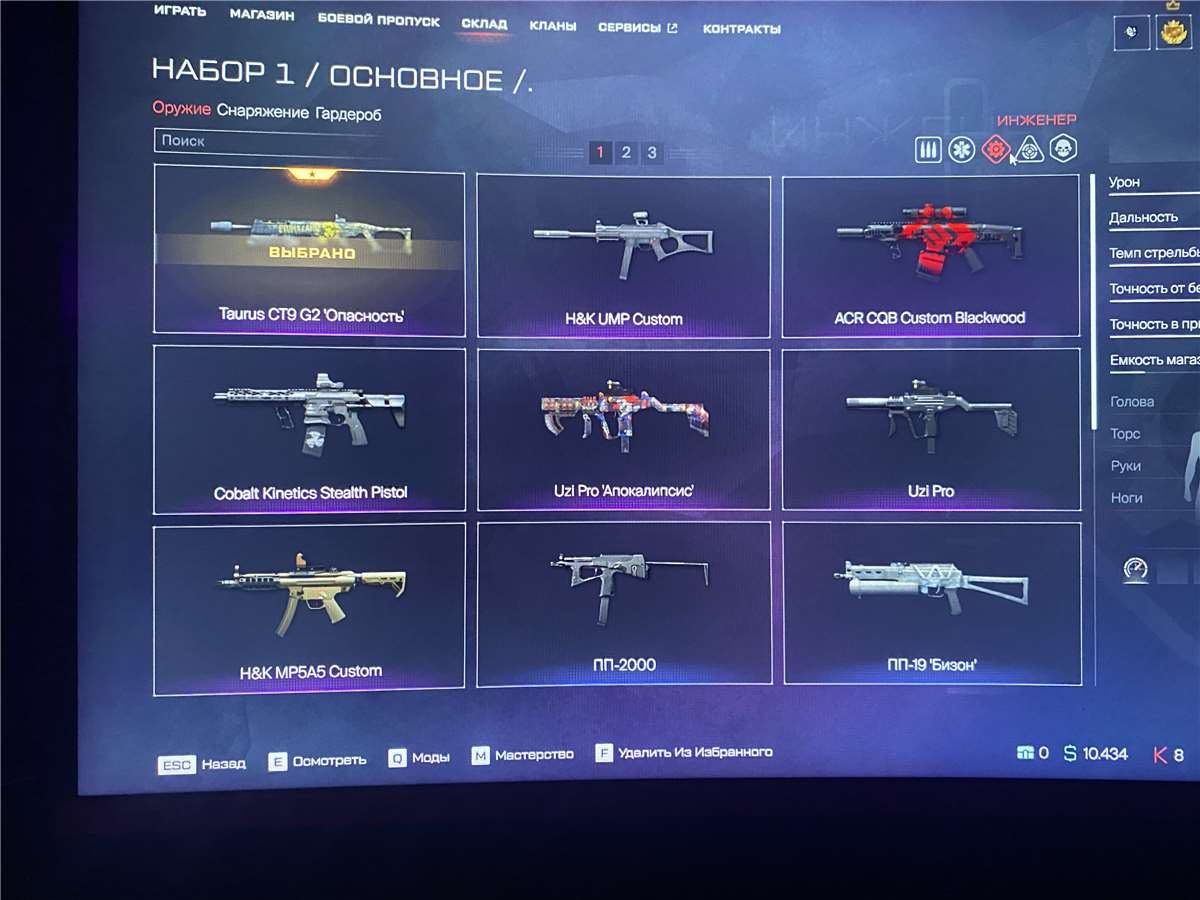The width and height of the screenshot is (1200, 900).
Task: Open the БОЕВОЙ ПРОПУСК page
Action: tap(379, 18)
